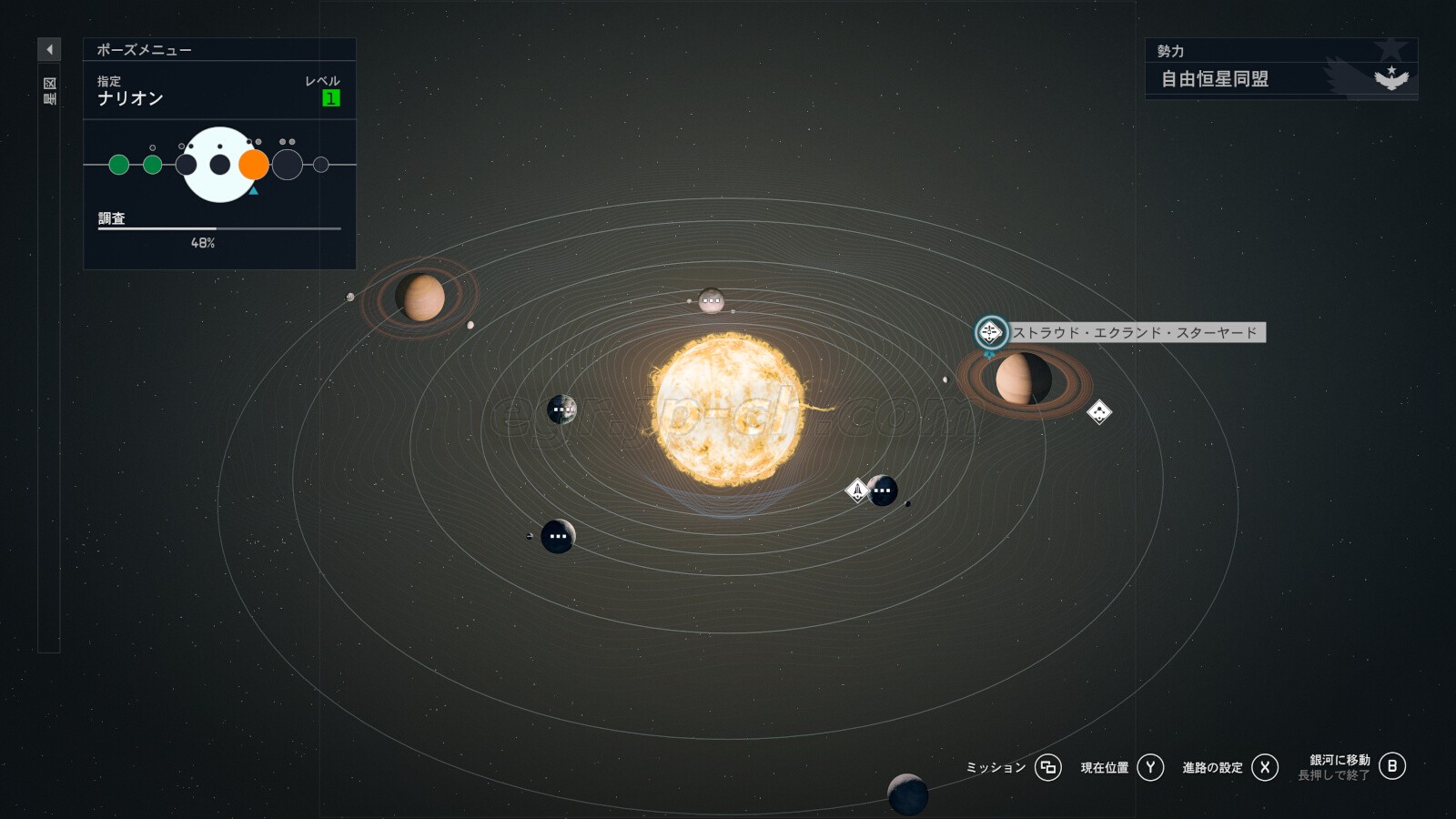Choose the ringed planet below the staryard marker
Viewport: 1456px width, 819px height.
click(x=1023, y=379)
